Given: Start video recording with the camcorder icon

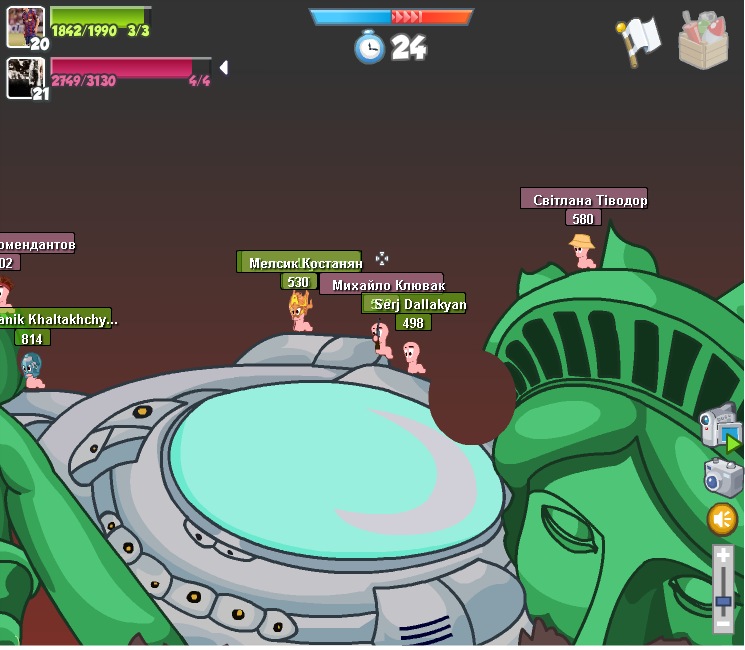Looking at the screenshot, I should point(718,428).
